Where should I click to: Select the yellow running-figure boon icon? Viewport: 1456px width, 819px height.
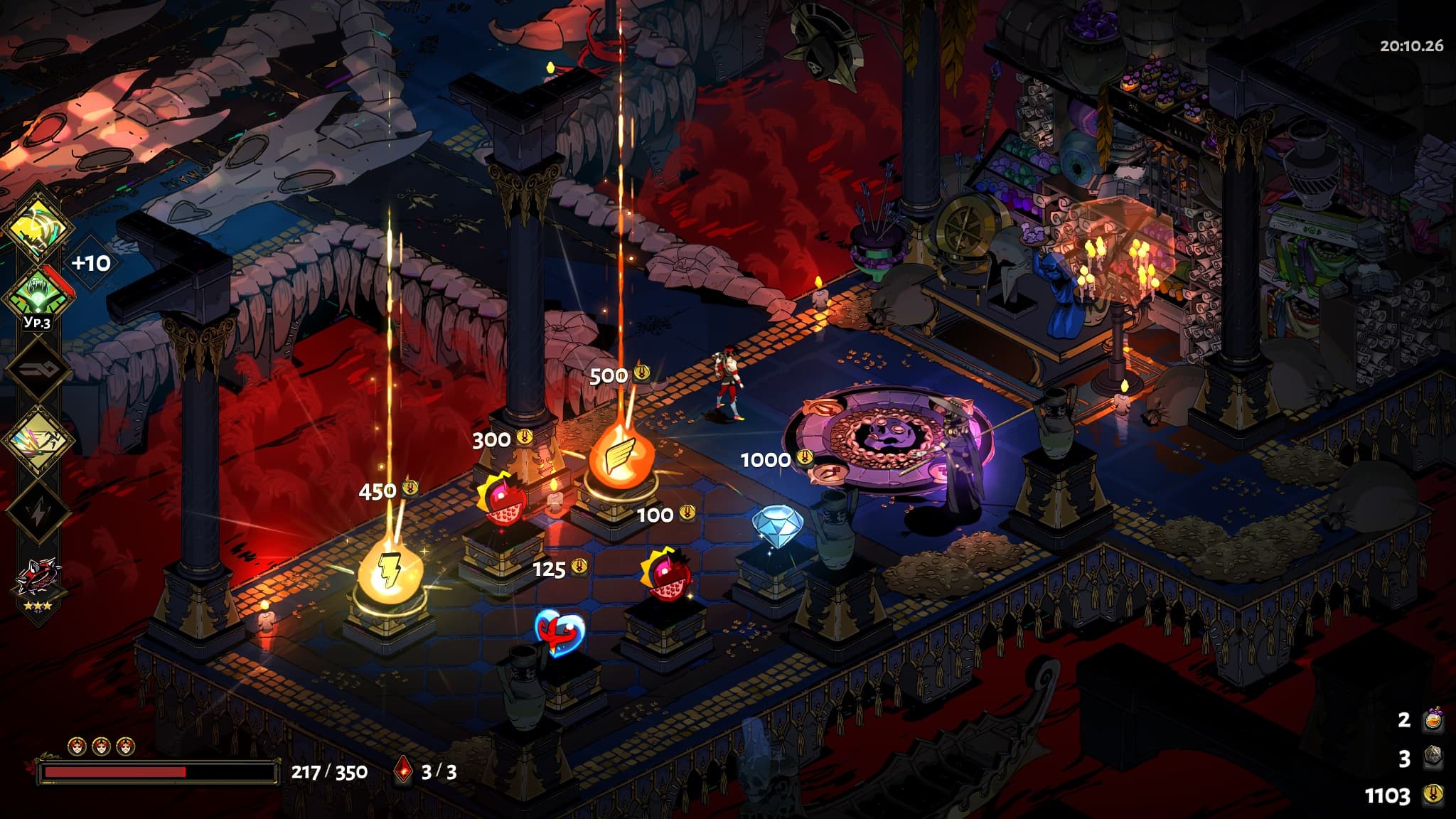(38, 439)
